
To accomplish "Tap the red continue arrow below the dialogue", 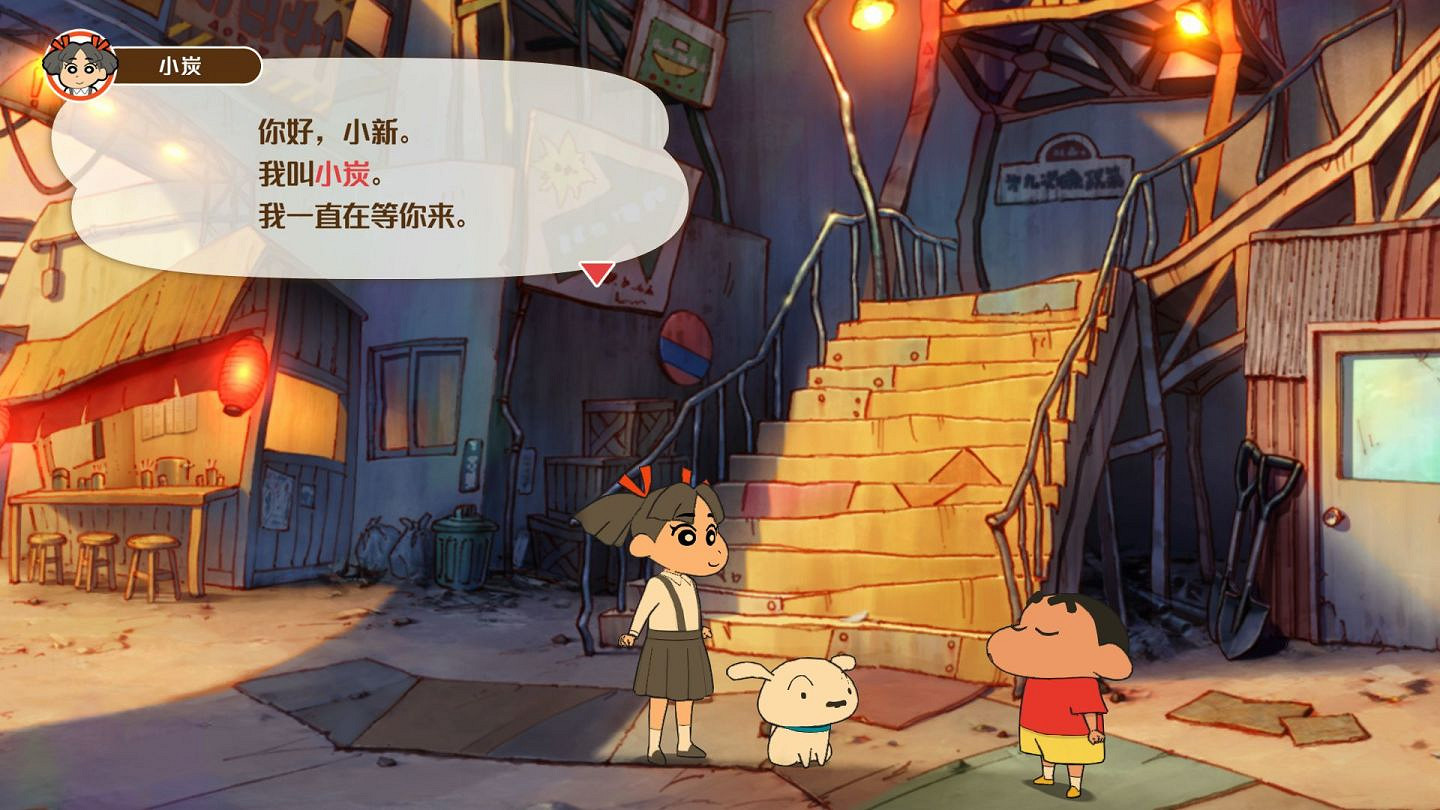I will click(597, 269).
